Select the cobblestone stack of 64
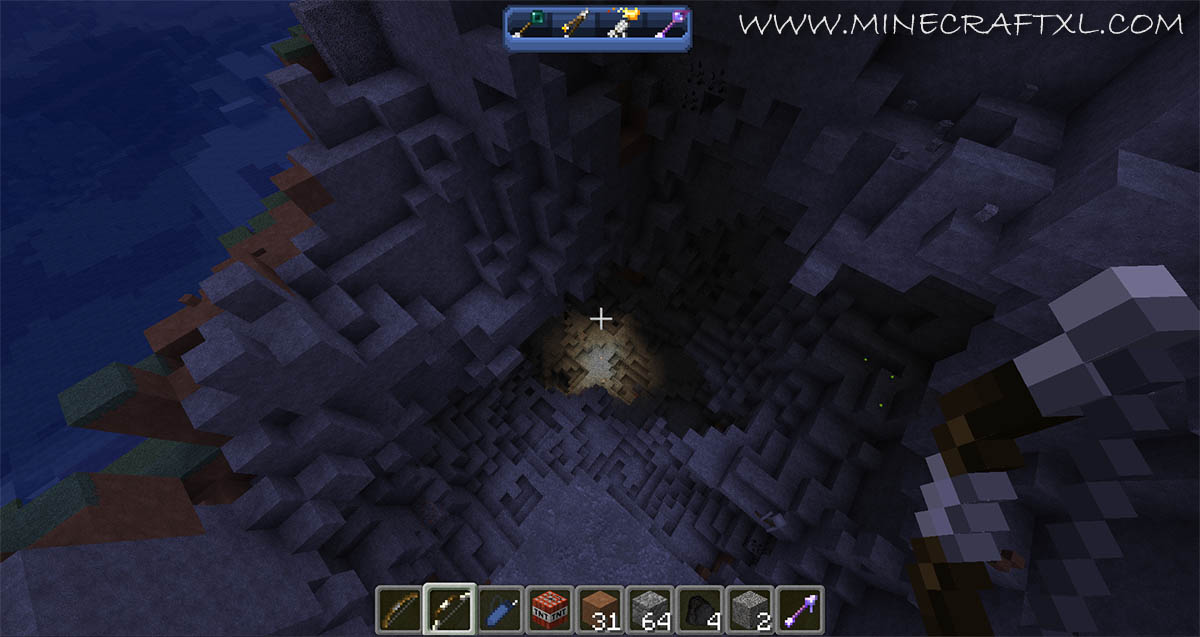 [x=649, y=608]
